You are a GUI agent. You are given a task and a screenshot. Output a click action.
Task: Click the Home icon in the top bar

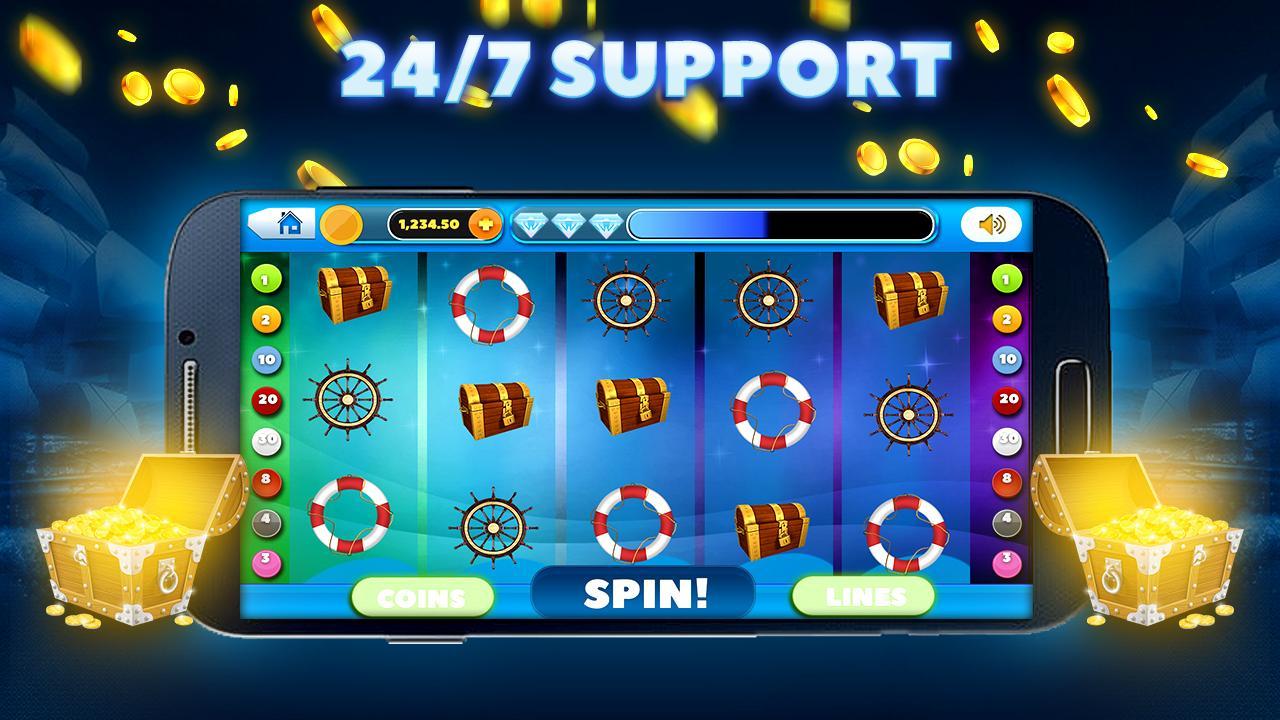click(x=290, y=224)
